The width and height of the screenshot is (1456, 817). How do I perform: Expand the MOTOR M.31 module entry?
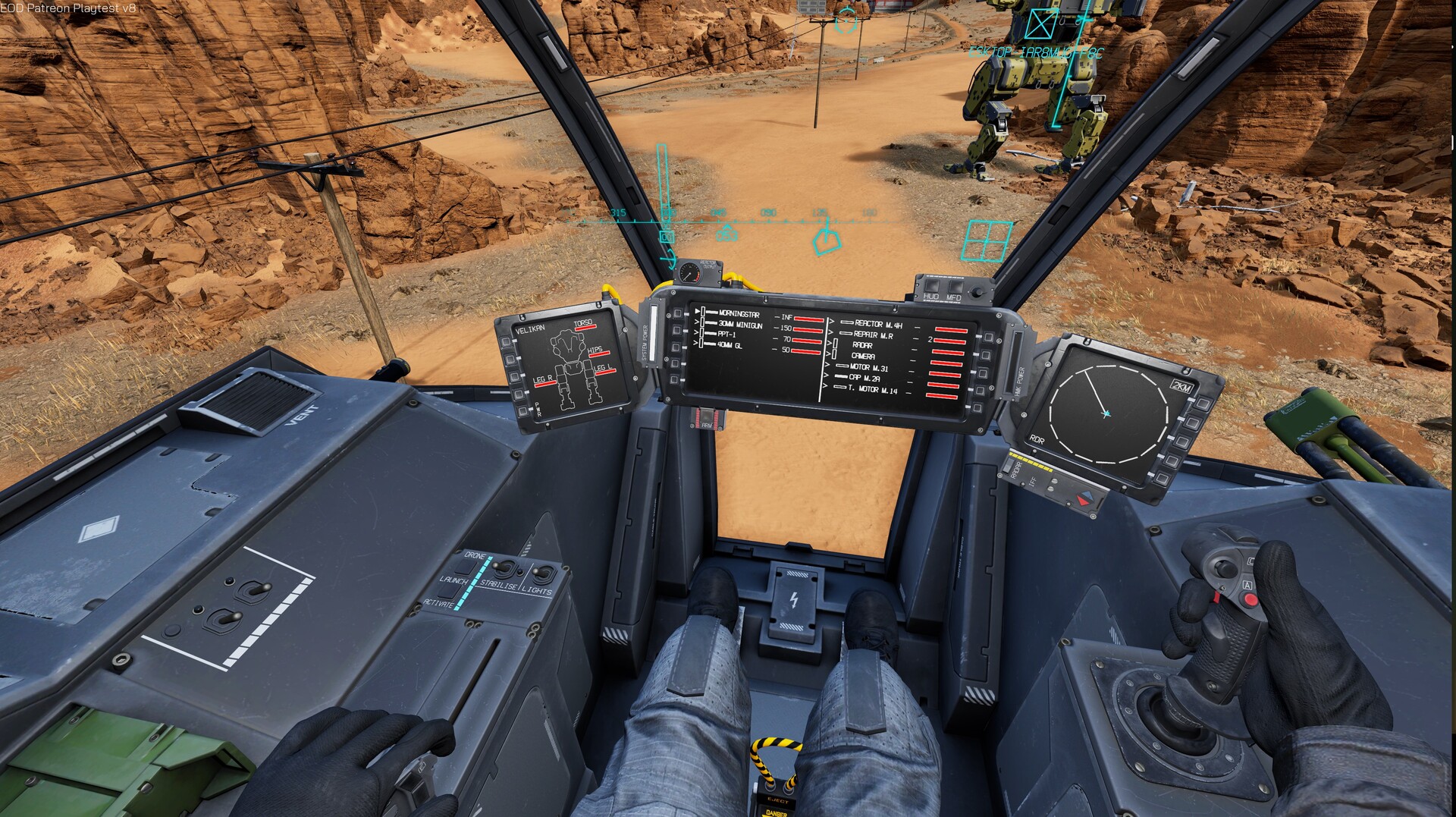pyautogui.click(x=869, y=367)
